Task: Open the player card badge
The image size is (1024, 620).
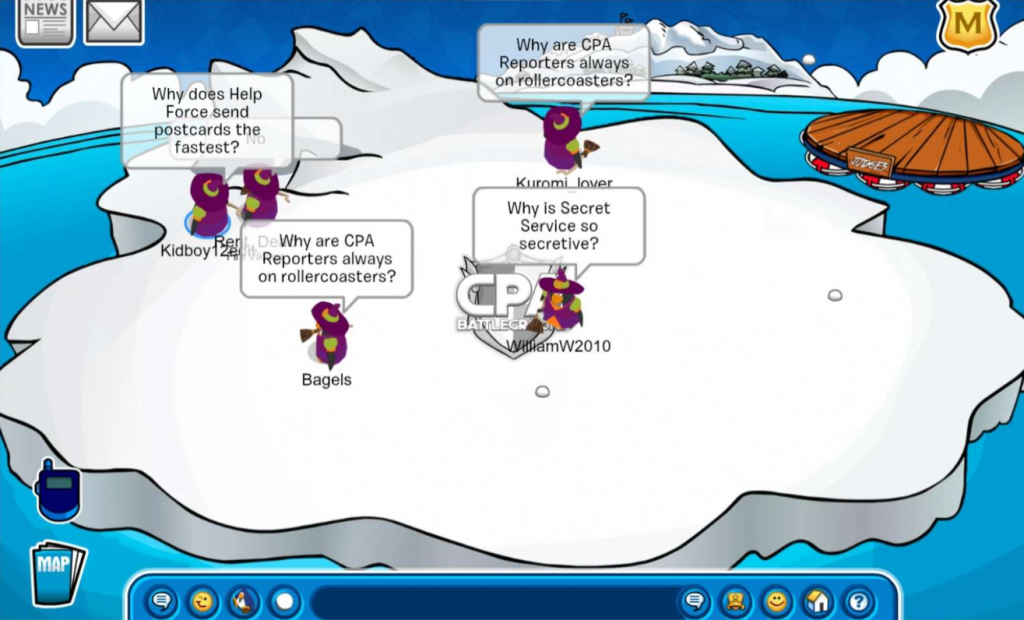Action: (x=735, y=602)
